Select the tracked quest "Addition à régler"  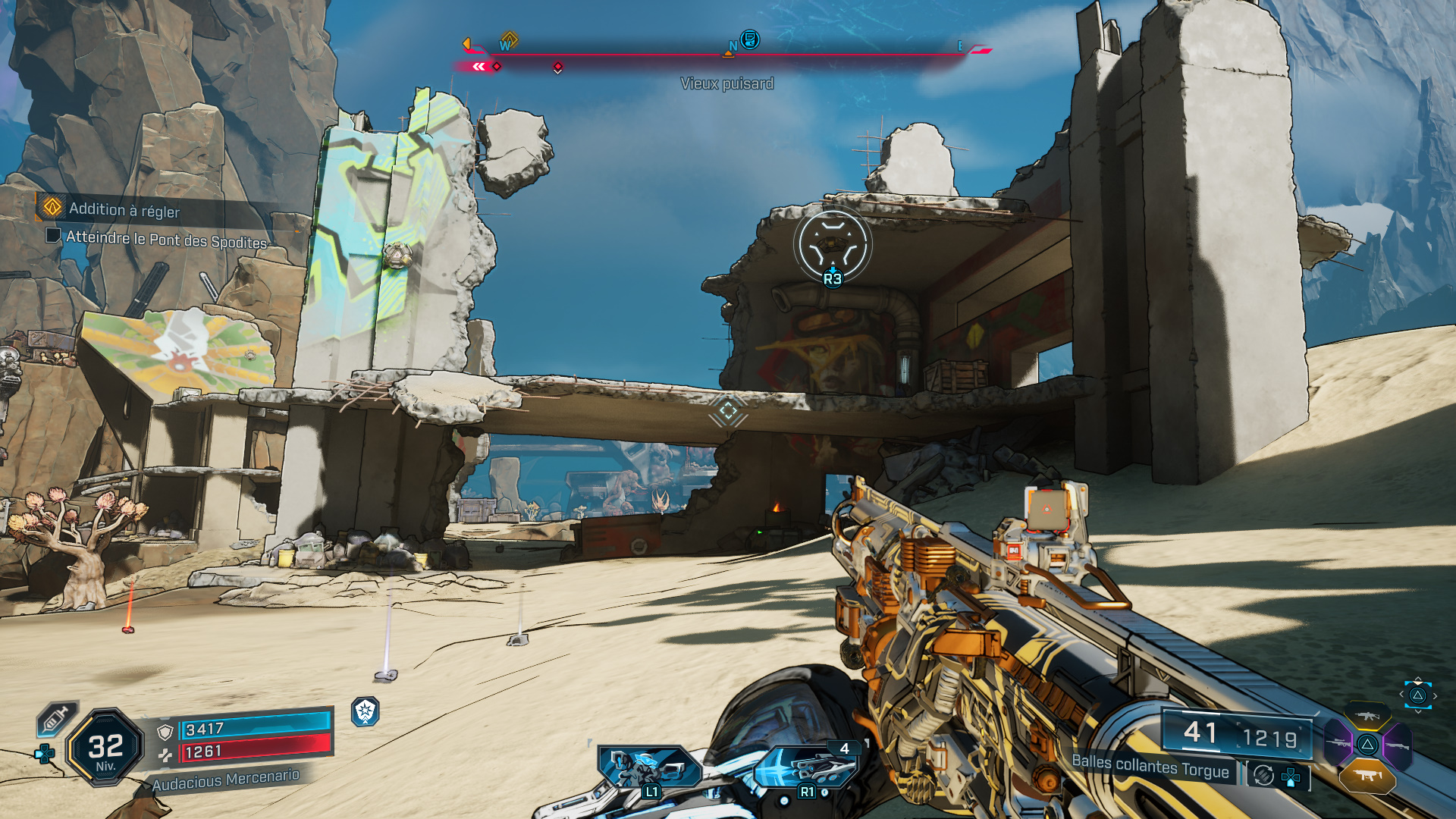pos(124,209)
